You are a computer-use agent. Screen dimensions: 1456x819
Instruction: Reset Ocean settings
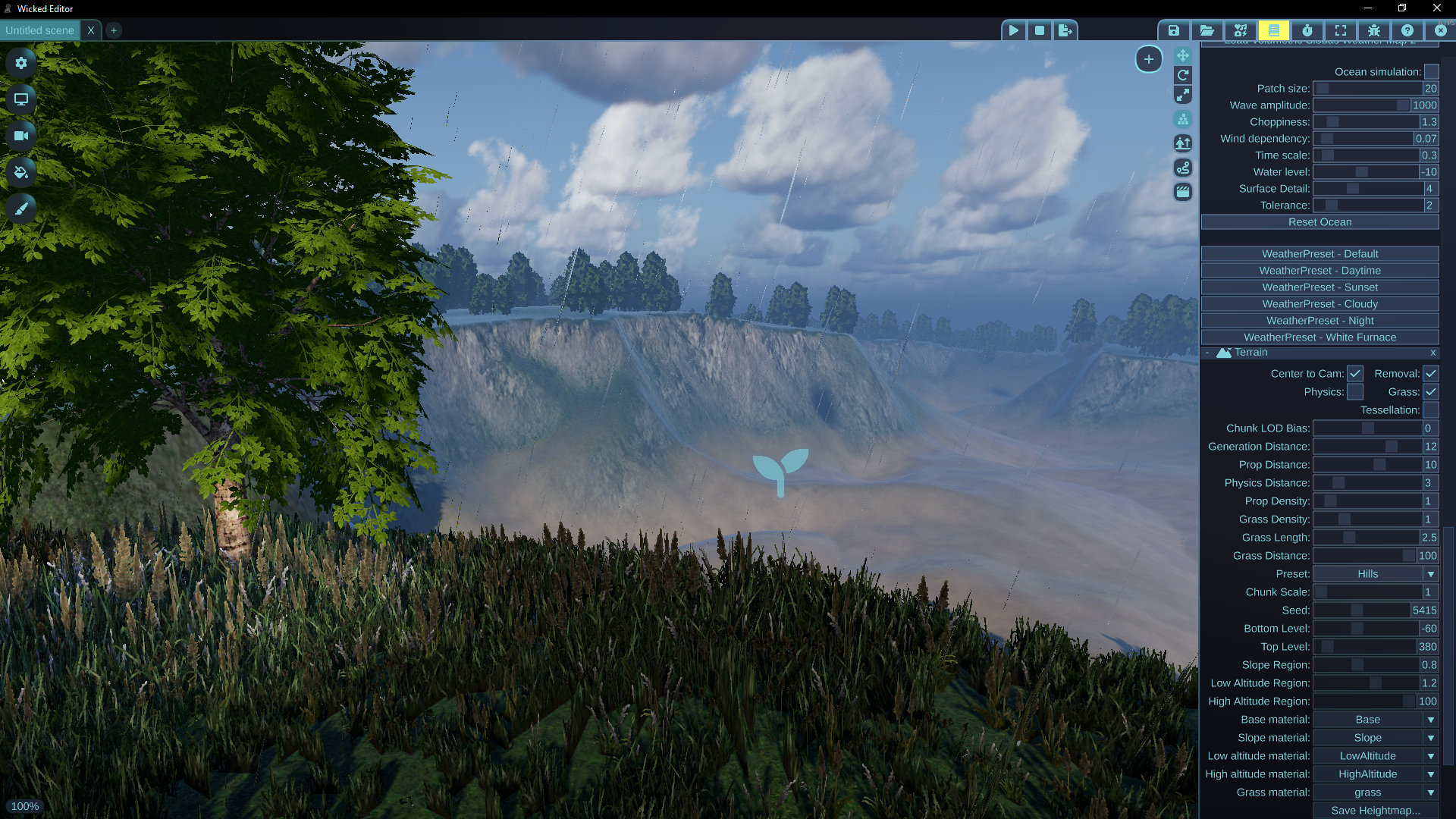click(x=1319, y=222)
